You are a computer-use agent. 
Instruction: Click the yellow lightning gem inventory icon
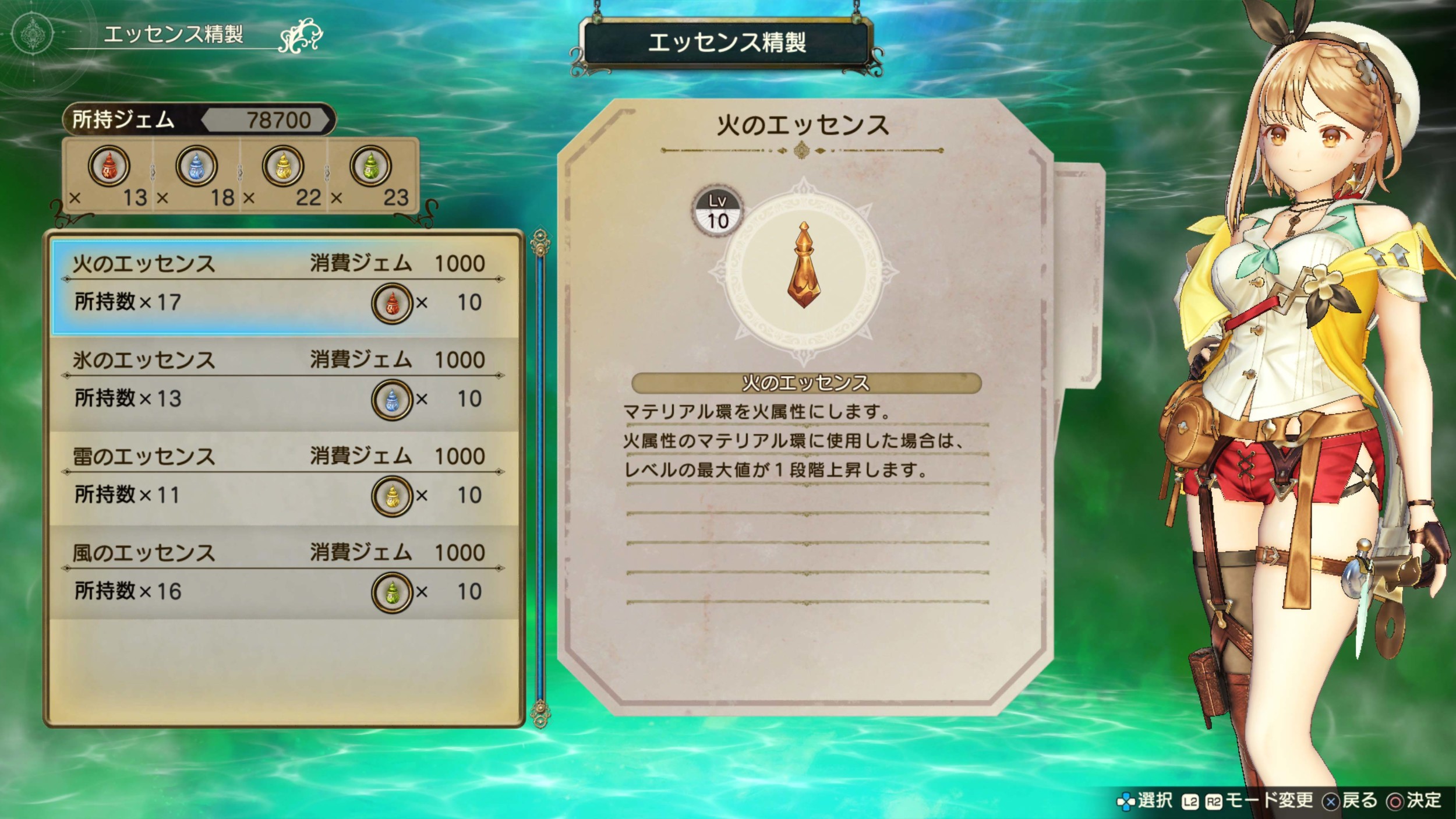(x=283, y=166)
